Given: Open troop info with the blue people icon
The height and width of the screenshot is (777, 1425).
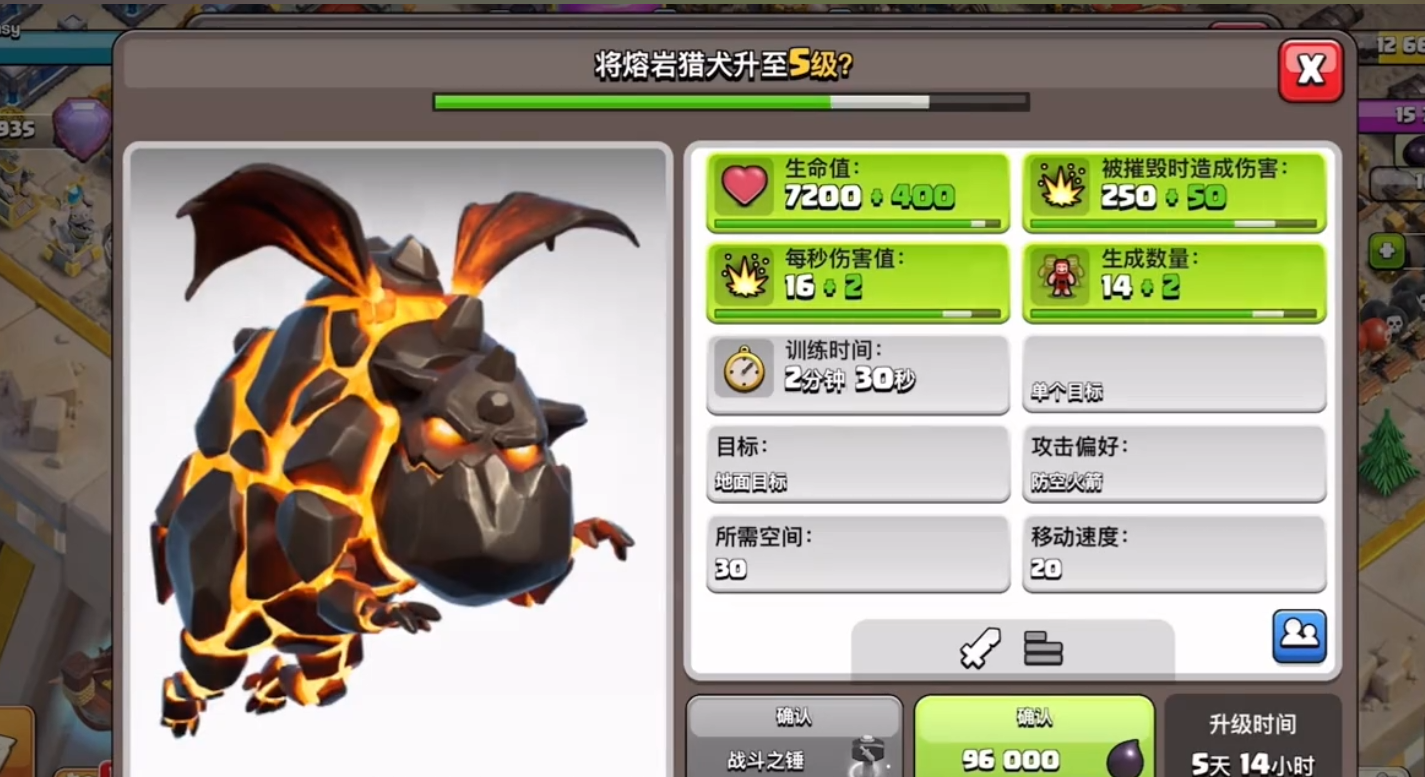Looking at the screenshot, I should [1299, 638].
